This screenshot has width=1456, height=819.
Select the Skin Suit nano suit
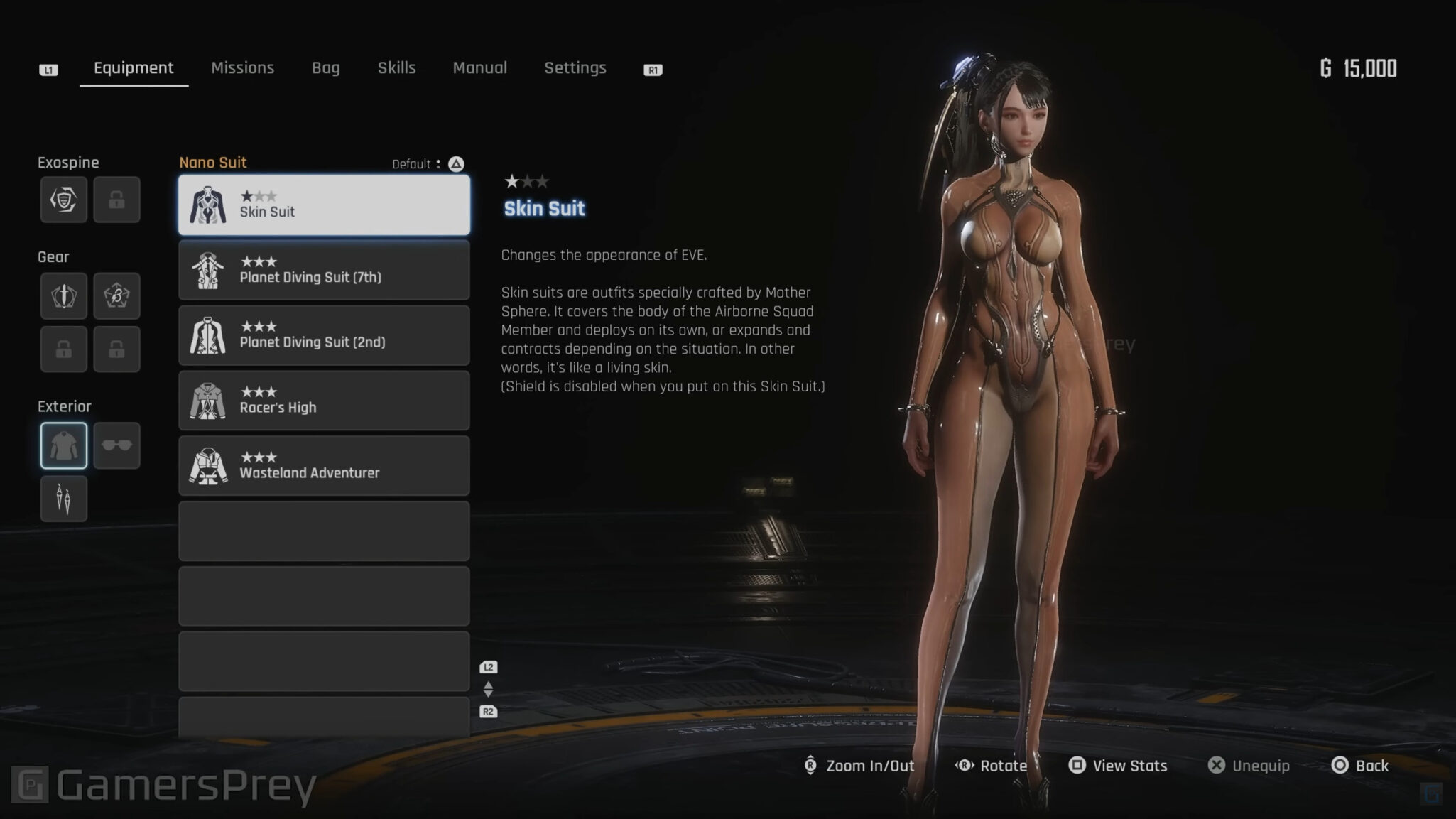point(324,205)
